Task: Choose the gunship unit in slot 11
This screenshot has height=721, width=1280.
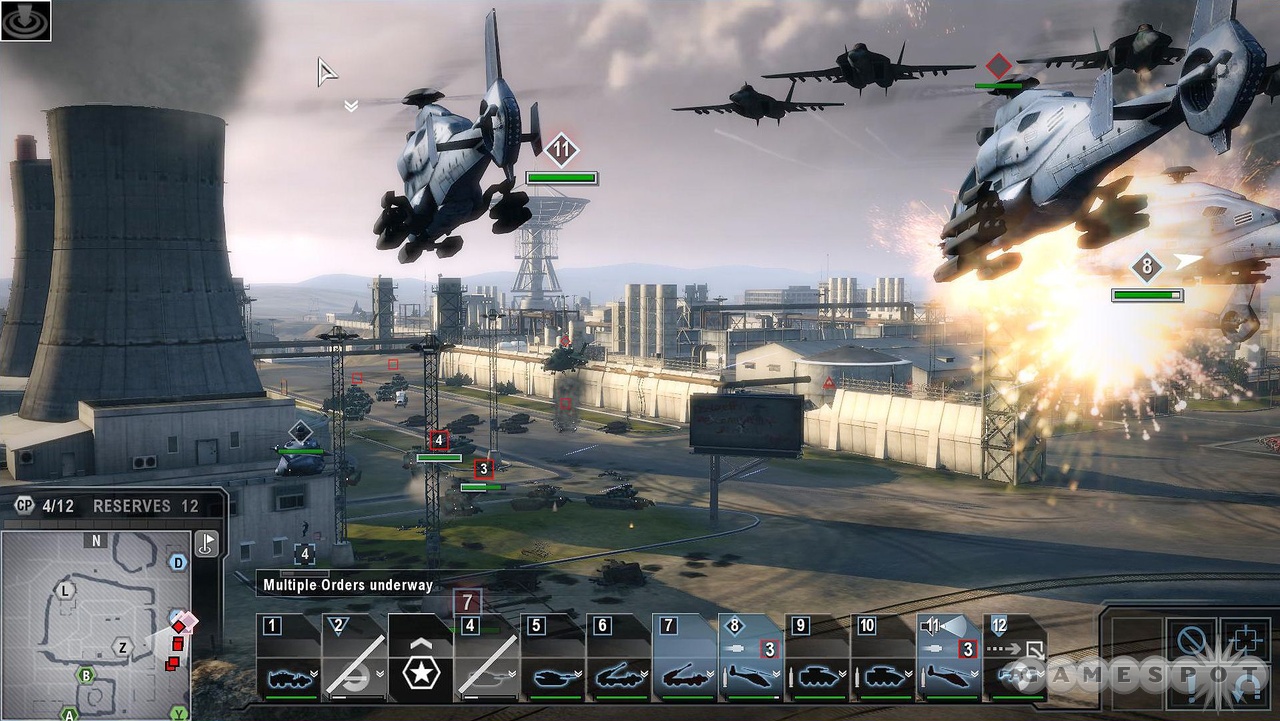Action: click(x=948, y=658)
